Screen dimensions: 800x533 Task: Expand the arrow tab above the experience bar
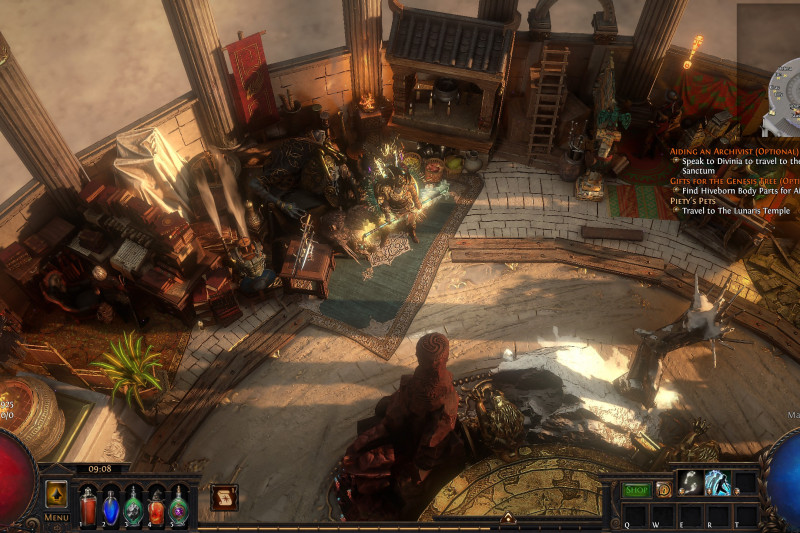(x=508, y=518)
